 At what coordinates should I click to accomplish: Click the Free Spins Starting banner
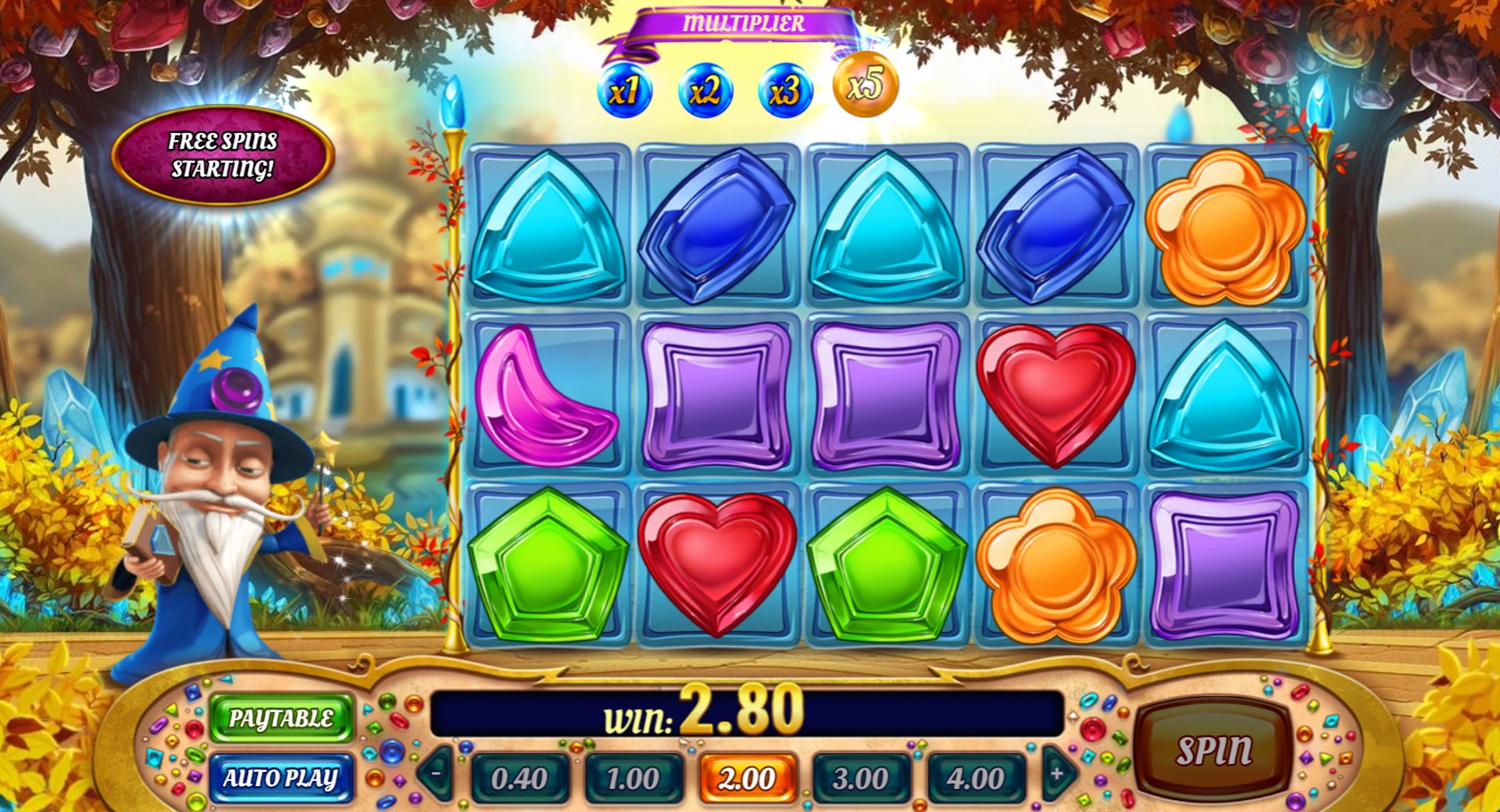click(x=222, y=155)
